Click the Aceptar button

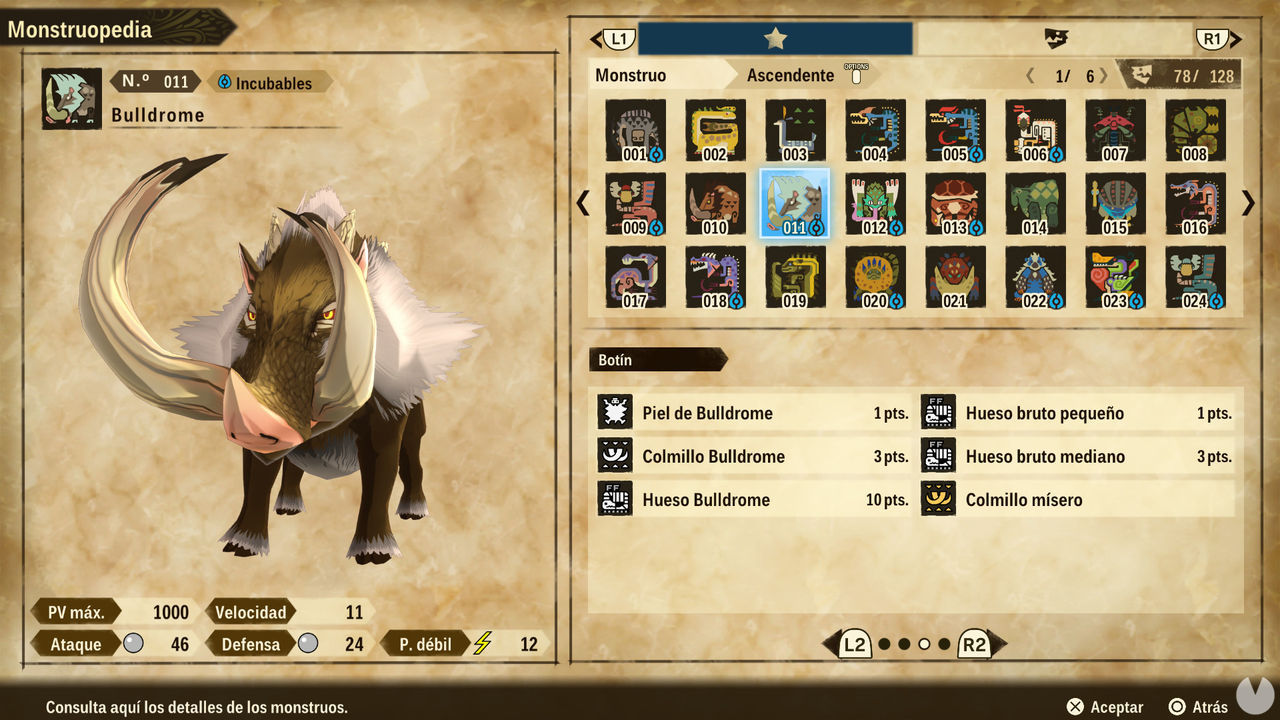[1104, 707]
